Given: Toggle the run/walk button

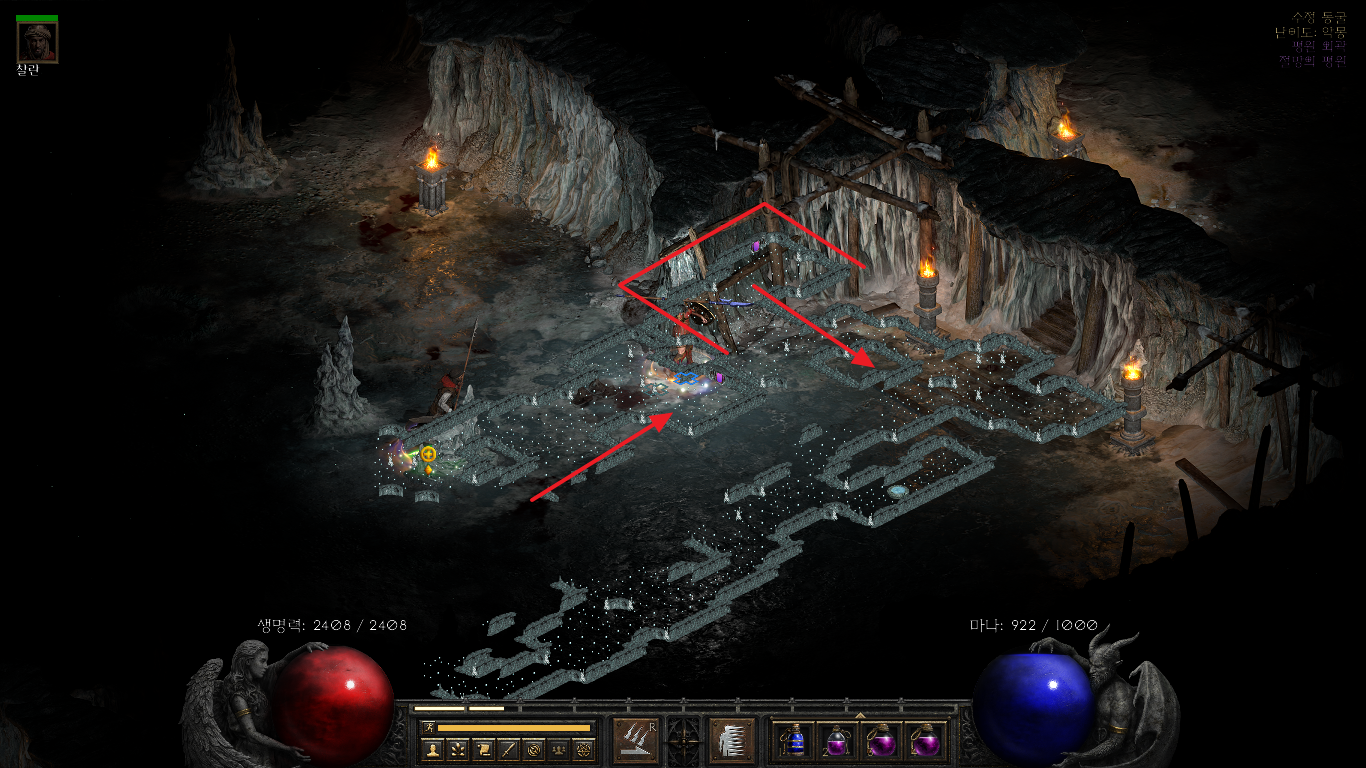Looking at the screenshot, I should click(428, 727).
